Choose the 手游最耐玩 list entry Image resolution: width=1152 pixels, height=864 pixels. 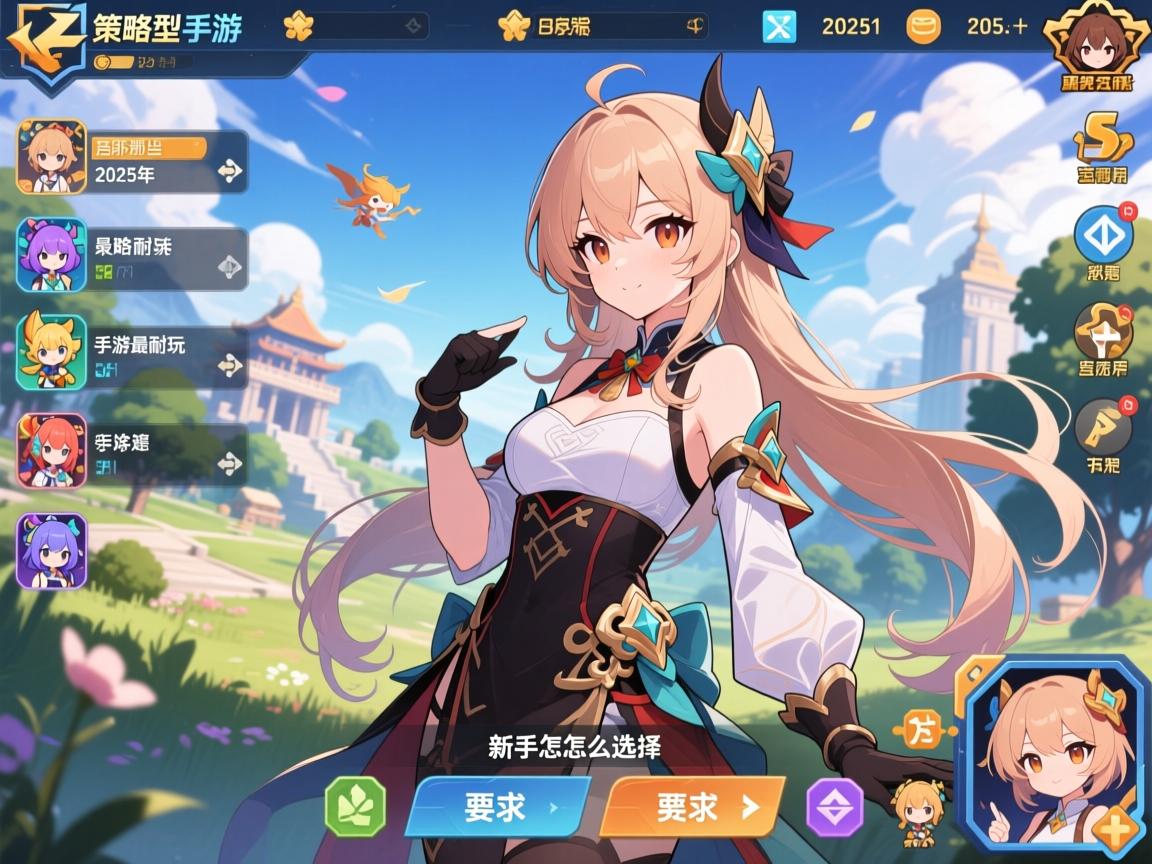[x=133, y=353]
